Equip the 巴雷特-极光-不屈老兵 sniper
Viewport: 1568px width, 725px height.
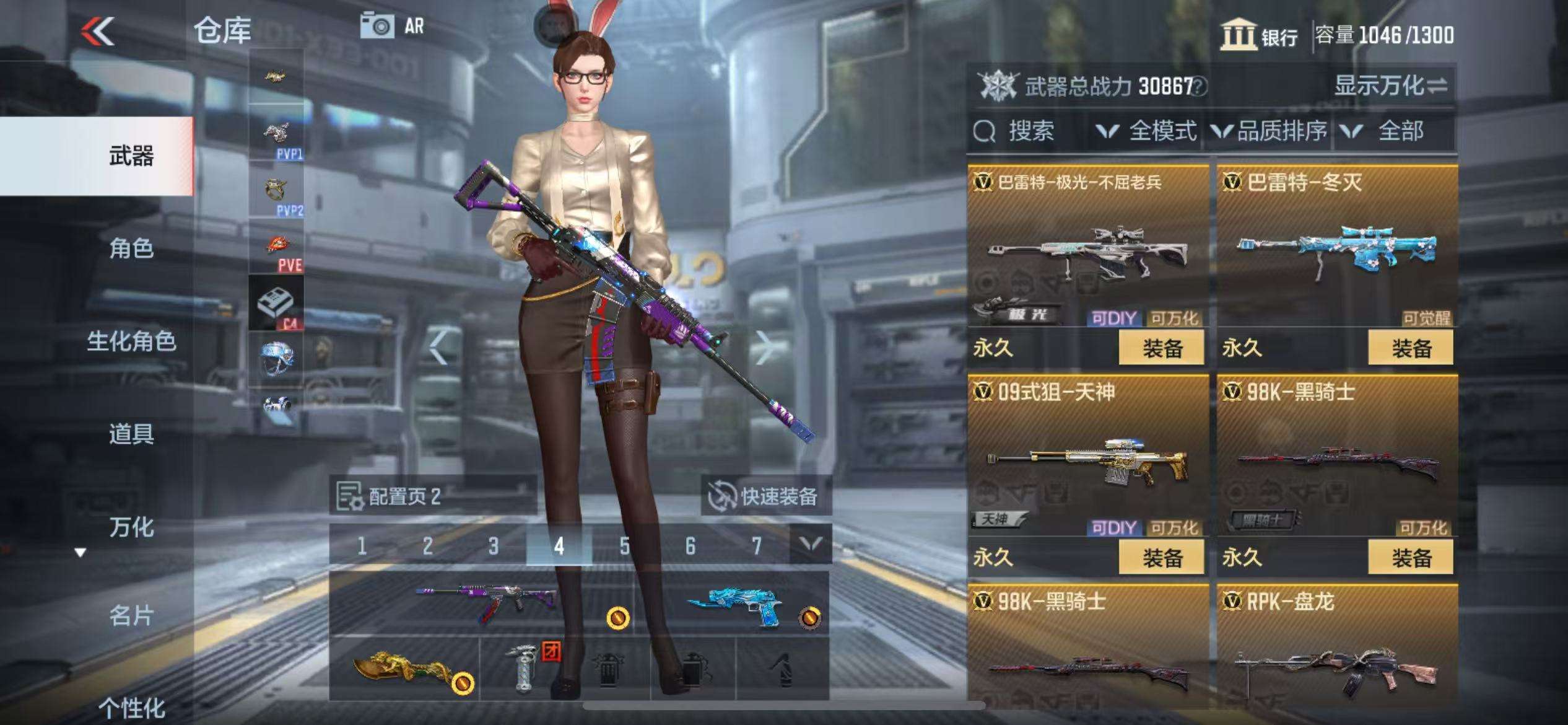point(1161,348)
